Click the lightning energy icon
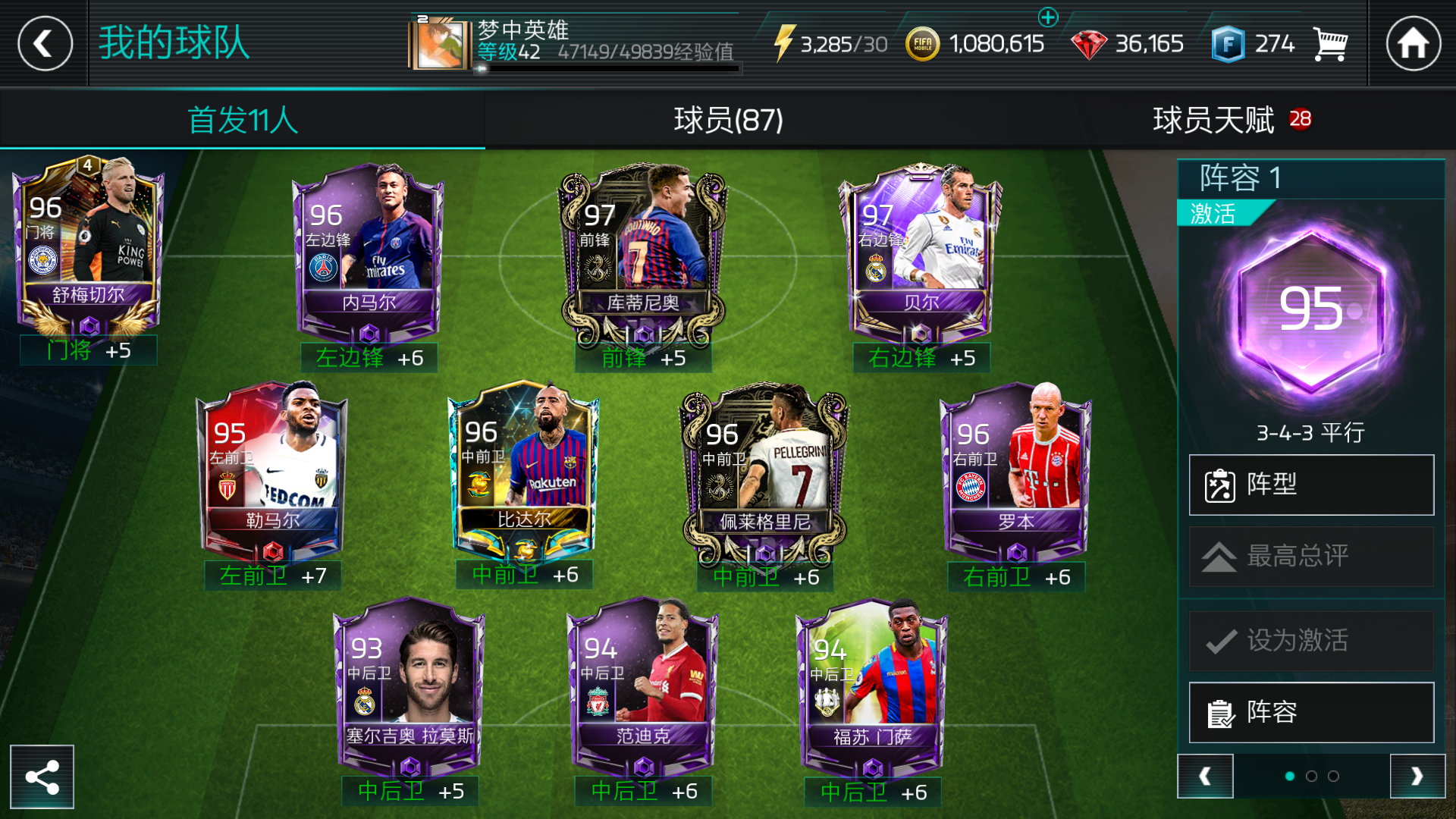1456x819 pixels. 785,43
